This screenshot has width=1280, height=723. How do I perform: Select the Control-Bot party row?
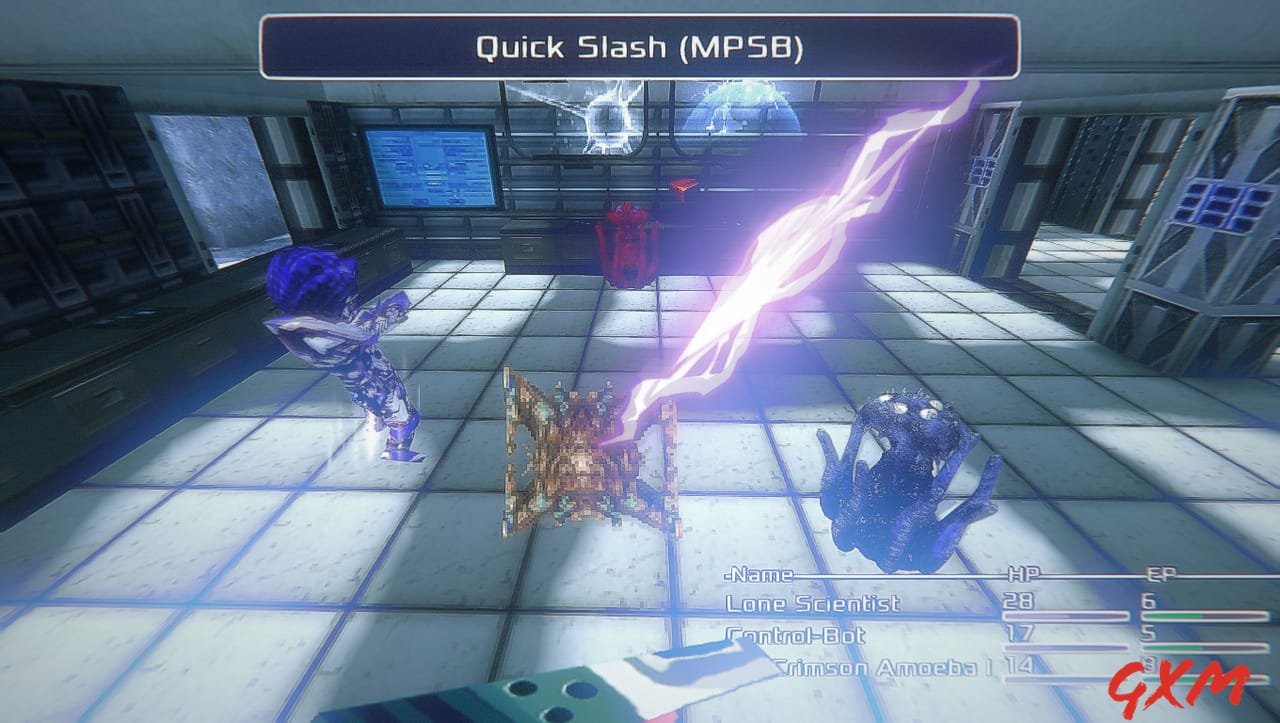coord(796,636)
